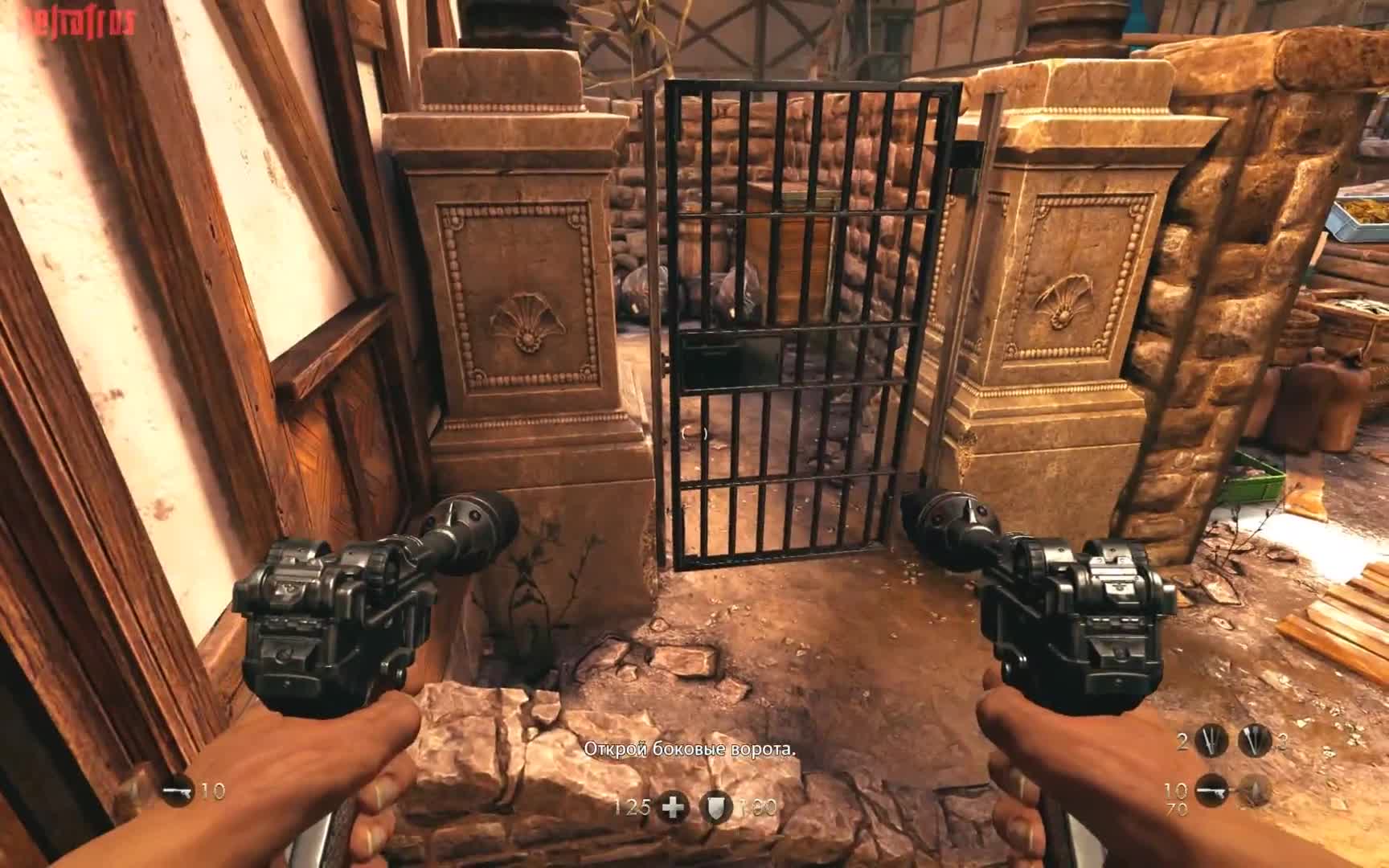Click the rifle ammo icon bottom right

click(1211, 790)
